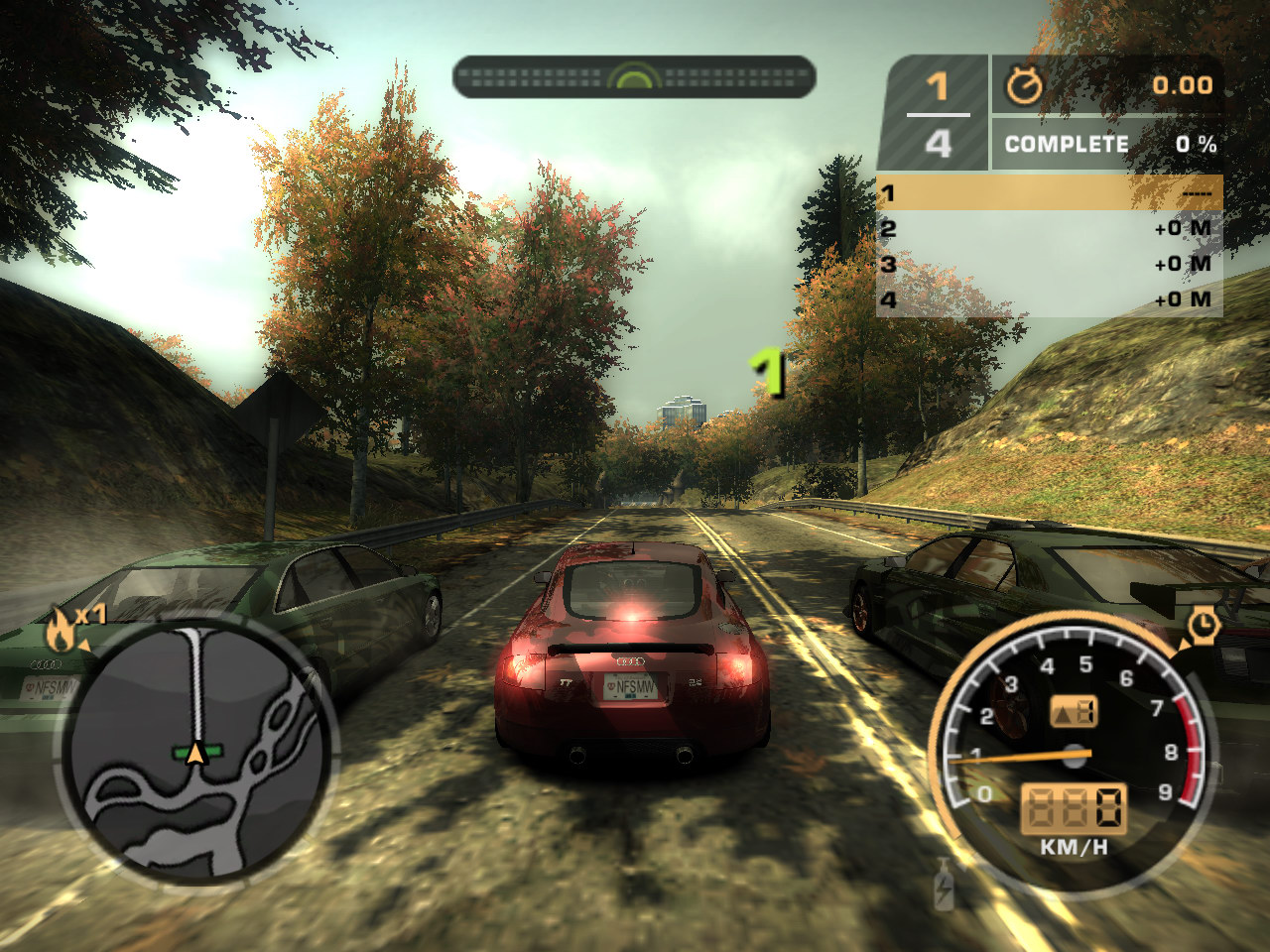1270x952 pixels.
Task: Click the stopwatch lap timer icon
Action: coord(1024,86)
